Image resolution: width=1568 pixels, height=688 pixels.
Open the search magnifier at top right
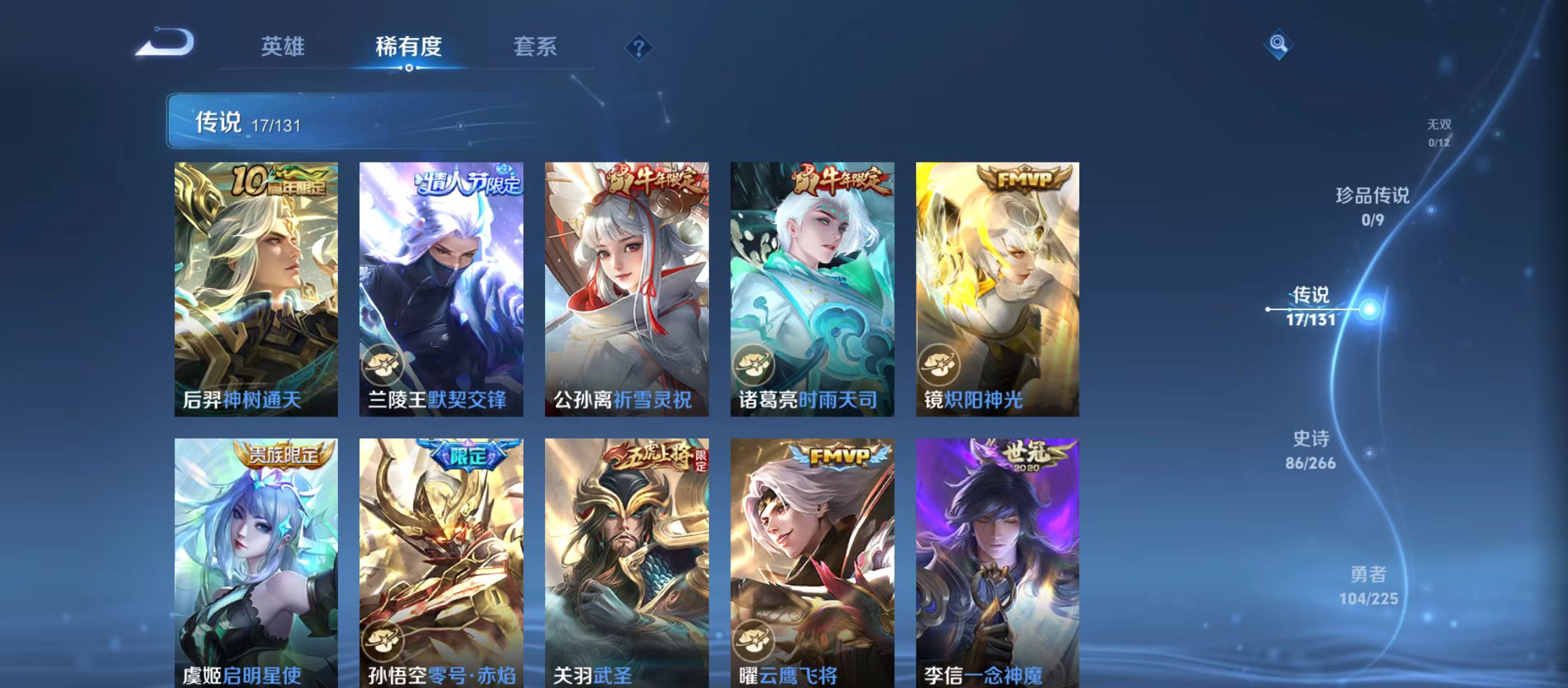[1277, 45]
